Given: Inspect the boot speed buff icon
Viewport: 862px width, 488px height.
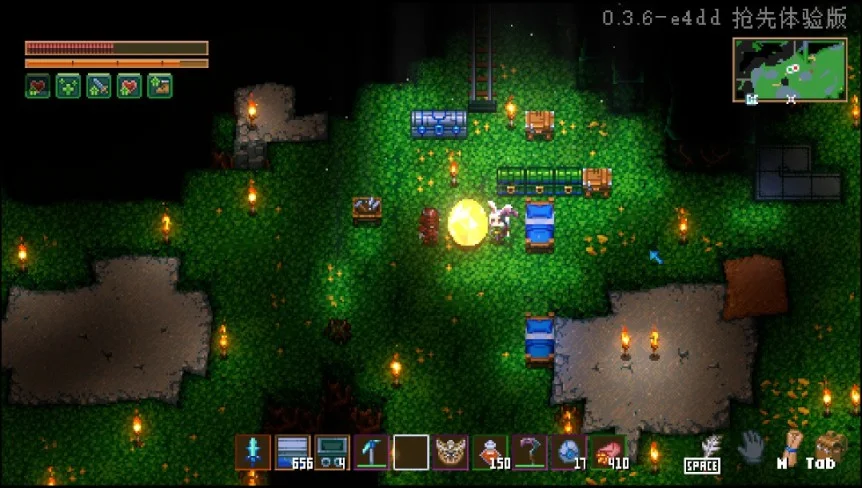Looking at the screenshot, I should pos(160,86).
